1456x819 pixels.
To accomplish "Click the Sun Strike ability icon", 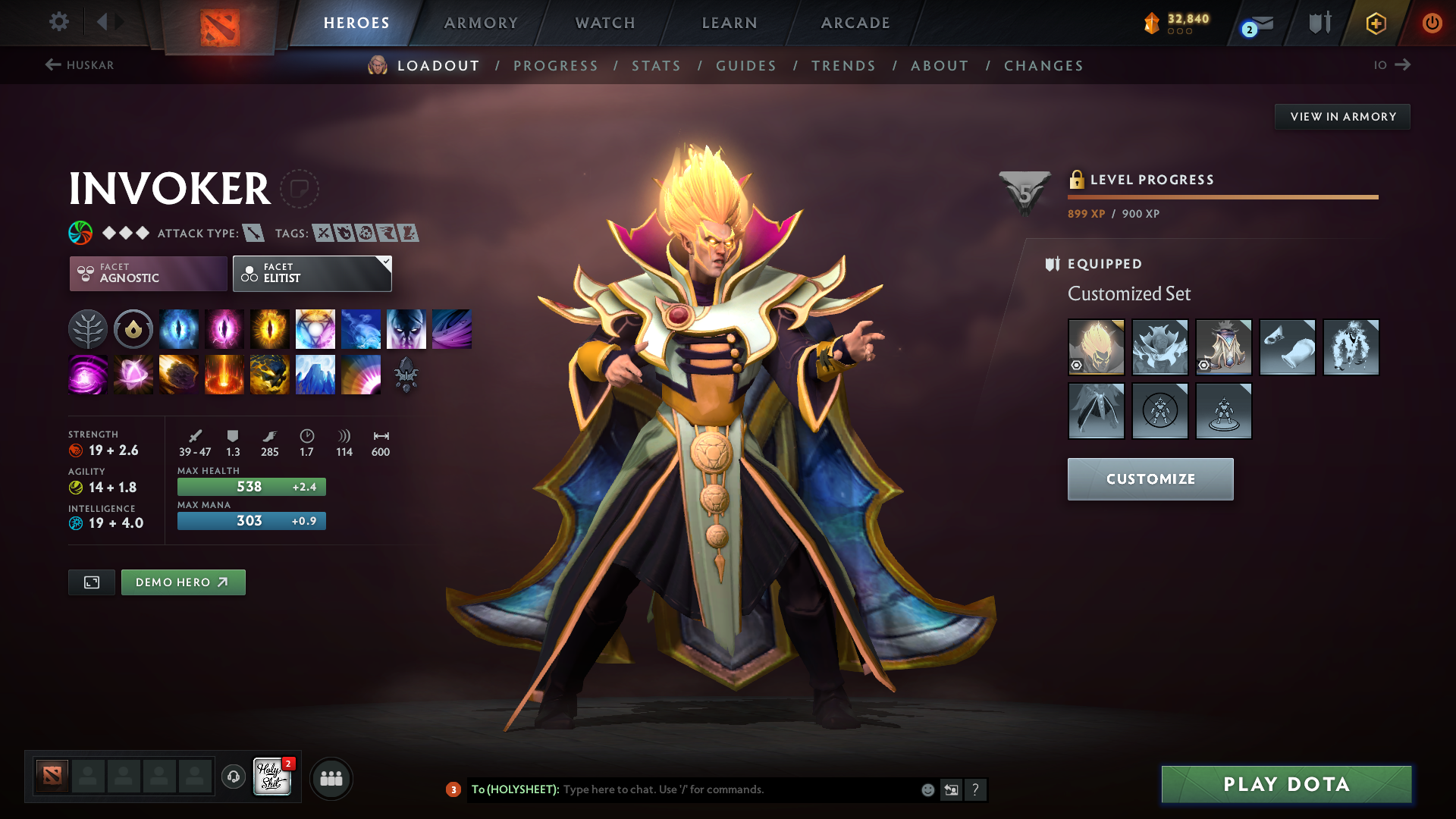I will [224, 374].
